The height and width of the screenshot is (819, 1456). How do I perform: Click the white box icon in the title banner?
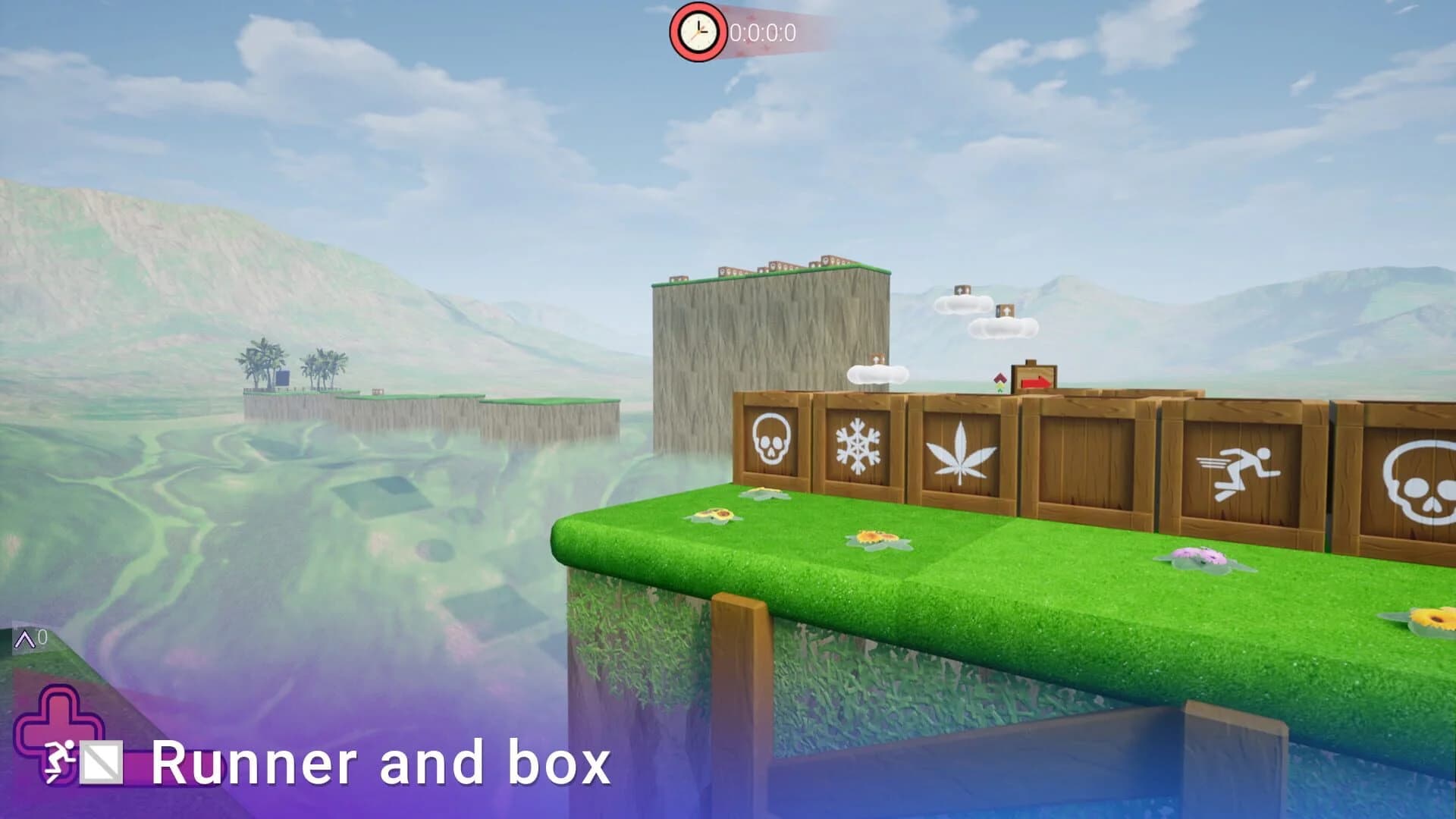100,762
